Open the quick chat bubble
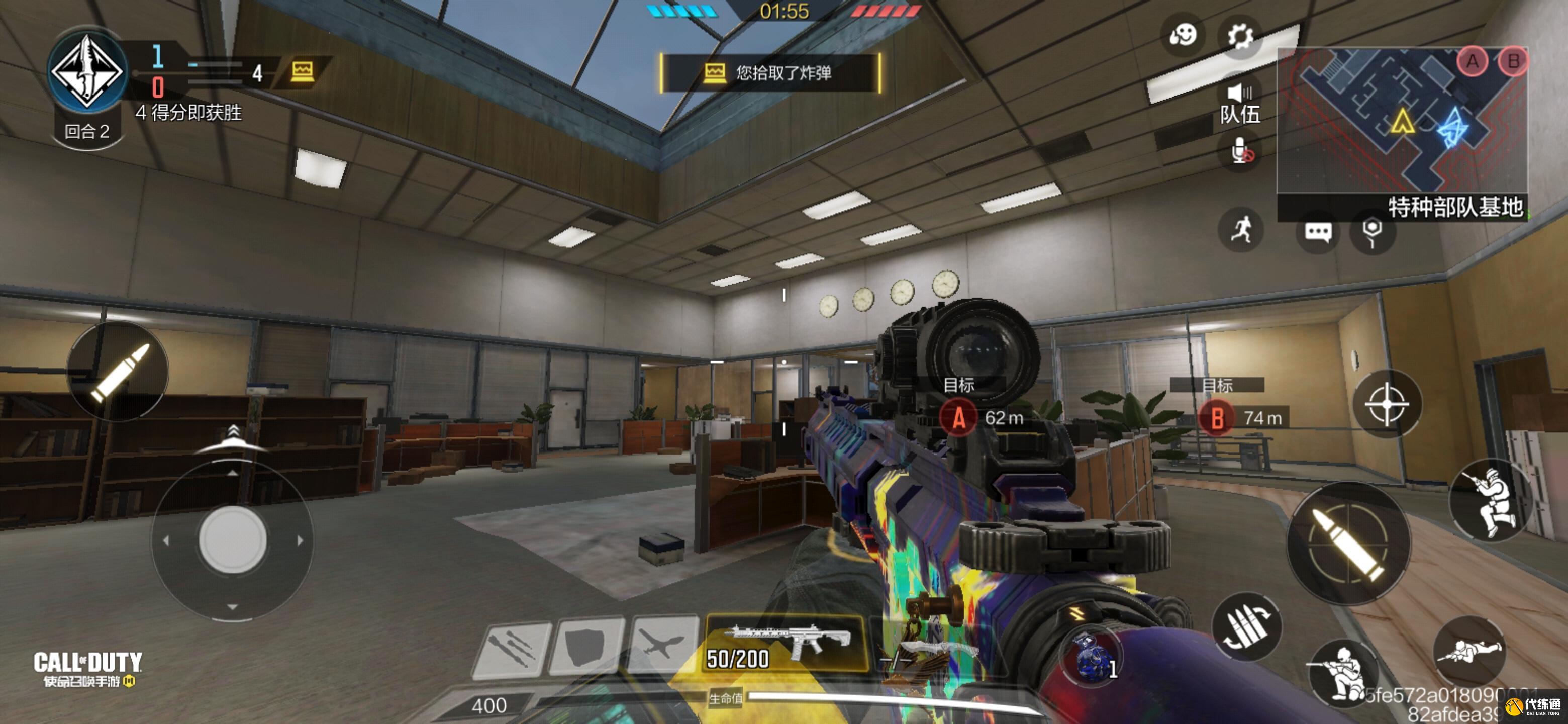1568x724 pixels. [1318, 231]
